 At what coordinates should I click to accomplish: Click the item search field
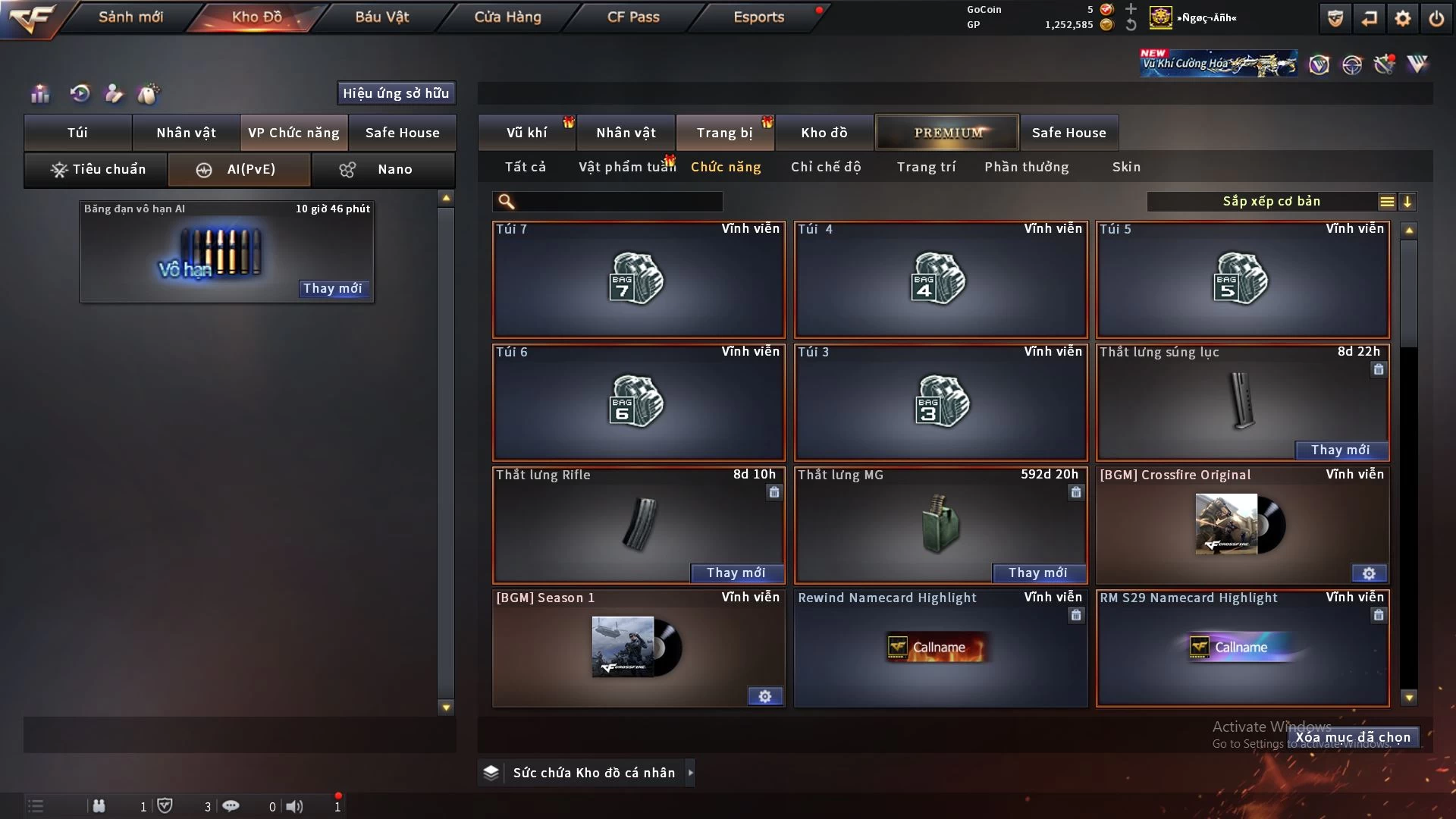click(x=618, y=202)
